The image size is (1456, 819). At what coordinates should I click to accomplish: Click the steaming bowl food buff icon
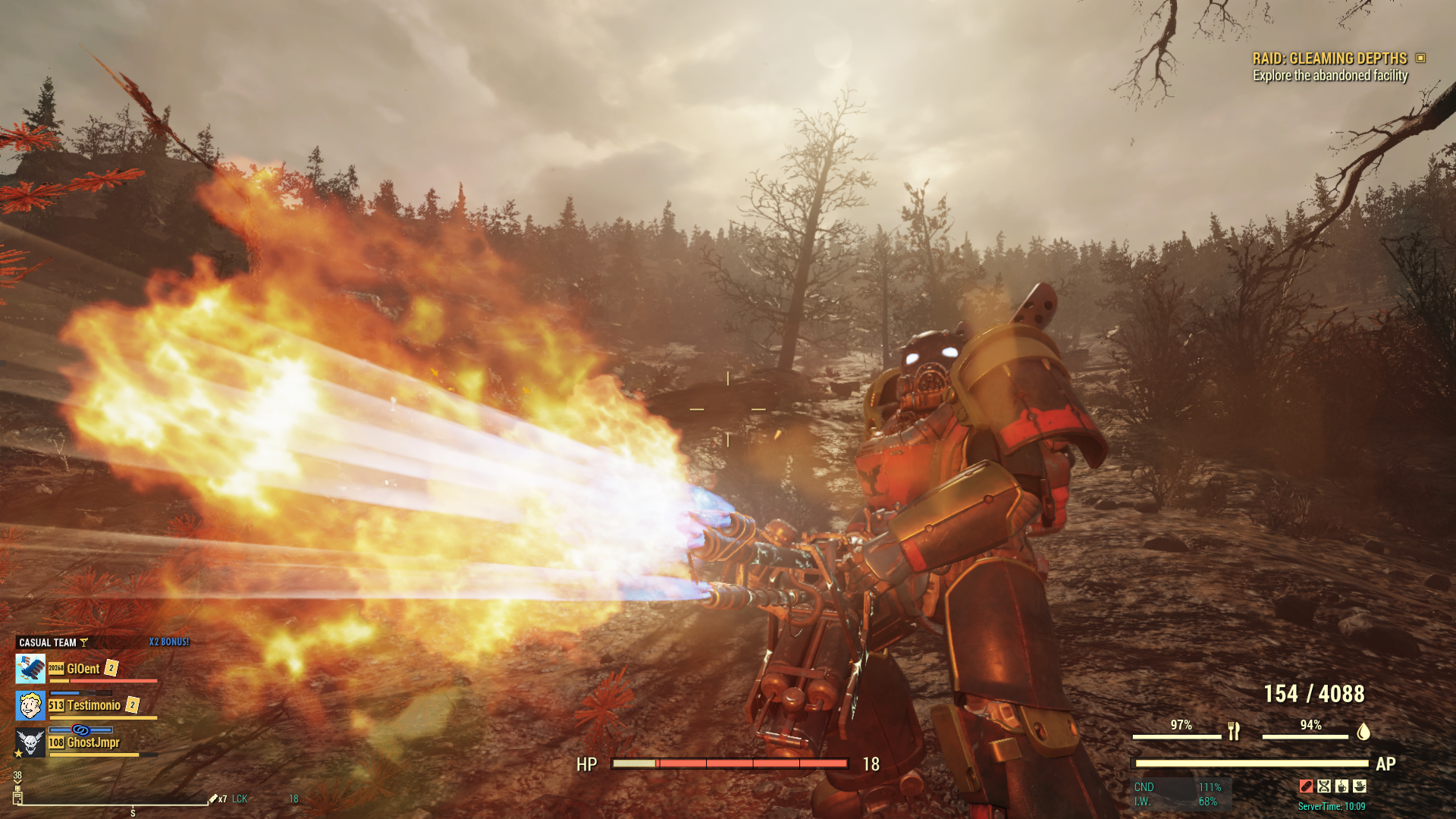click(1360, 786)
